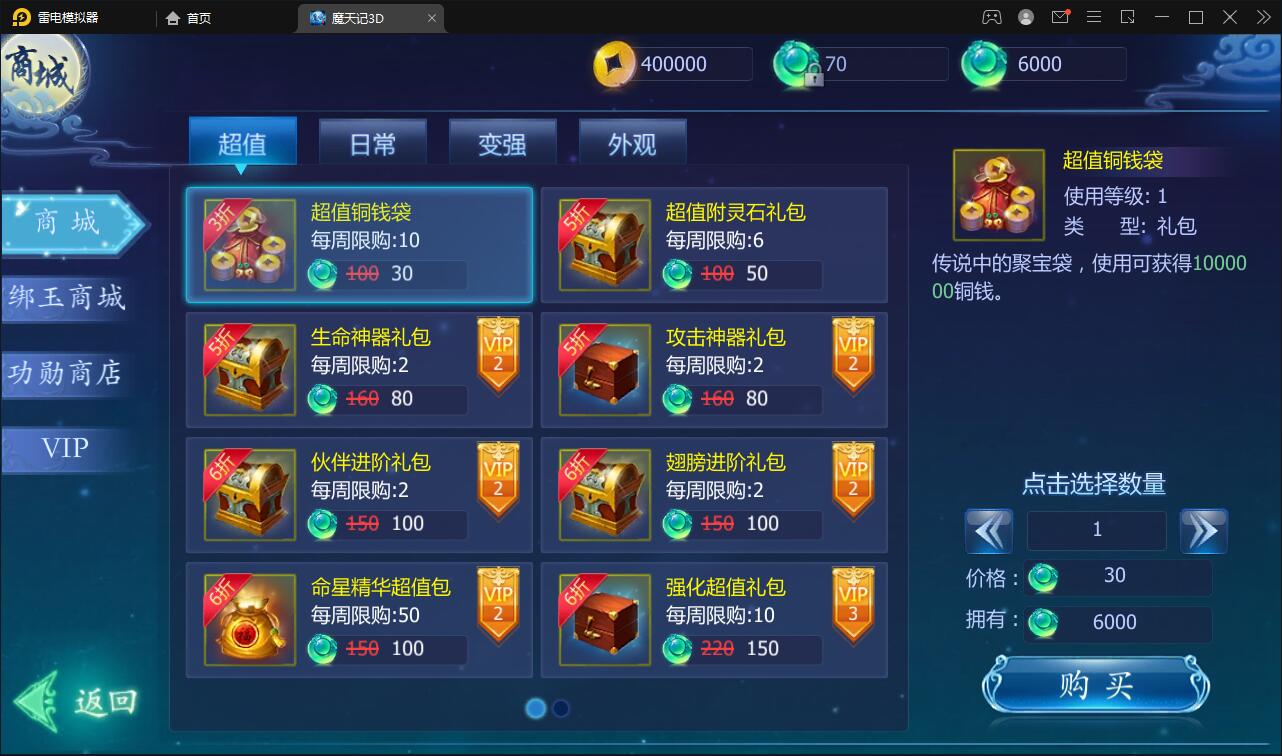
Task: Click the left arrow to decrease quantity
Action: pos(989,531)
